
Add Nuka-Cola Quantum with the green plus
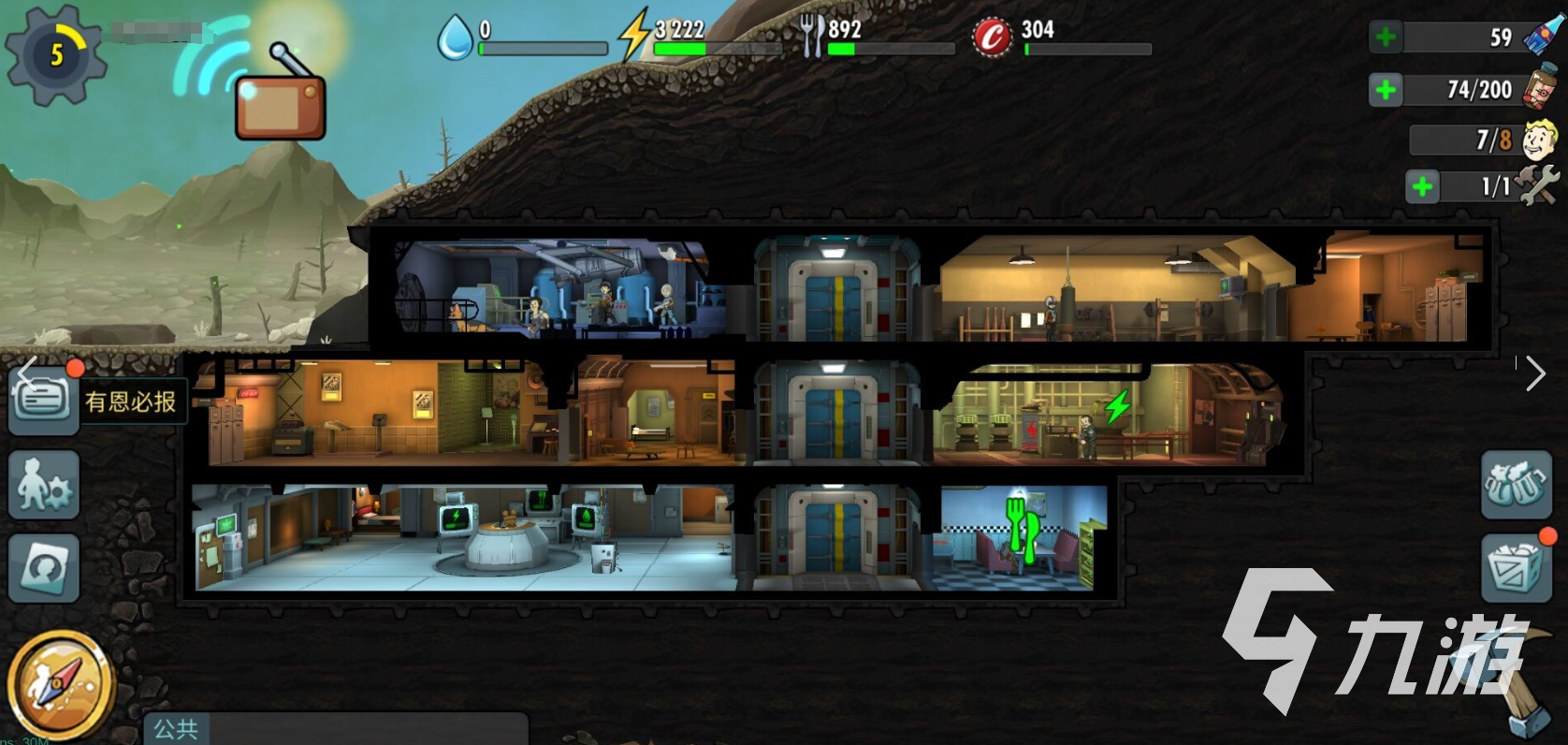(1386, 37)
